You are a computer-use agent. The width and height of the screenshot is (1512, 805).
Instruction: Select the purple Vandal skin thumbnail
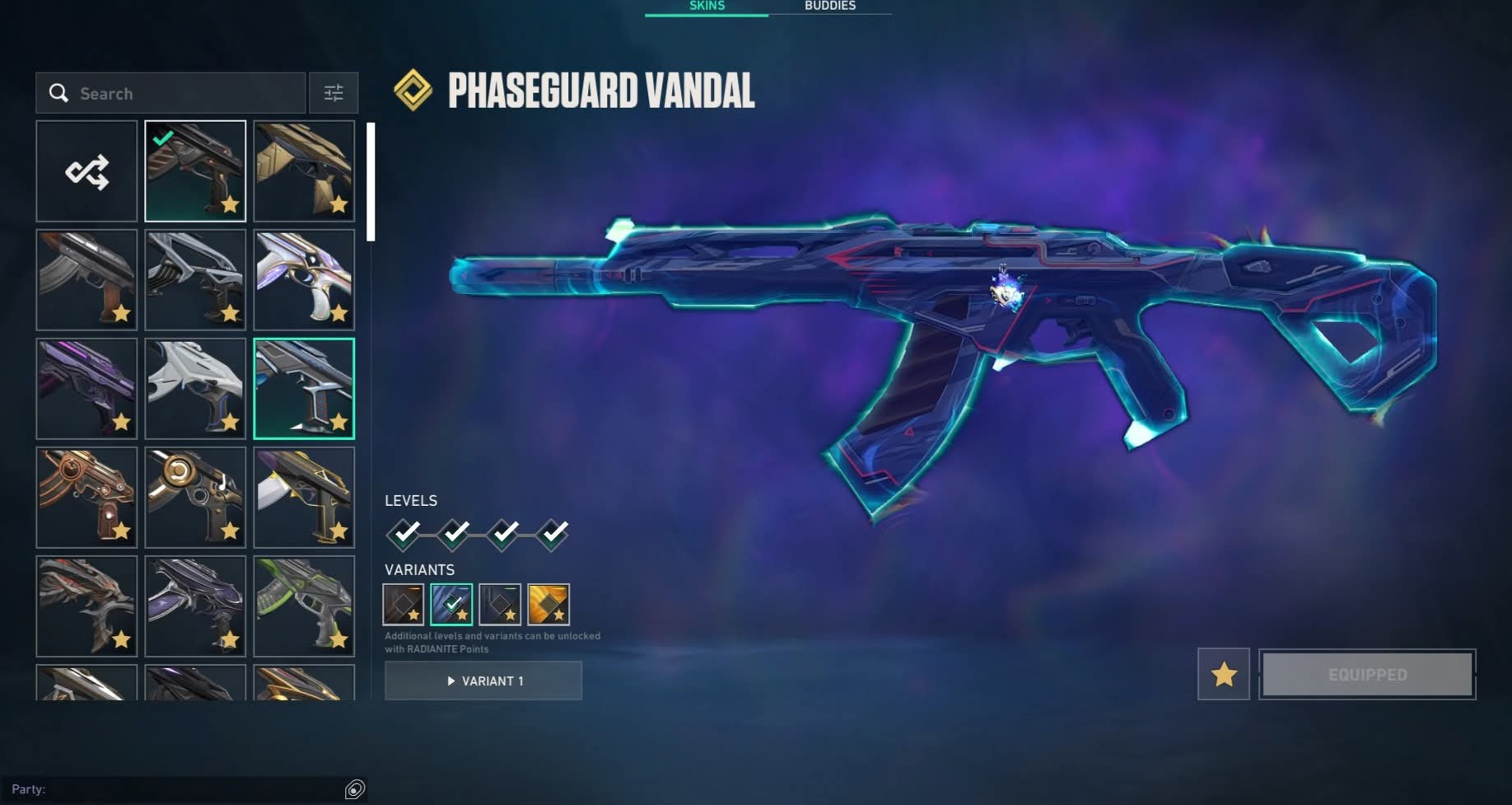click(86, 388)
